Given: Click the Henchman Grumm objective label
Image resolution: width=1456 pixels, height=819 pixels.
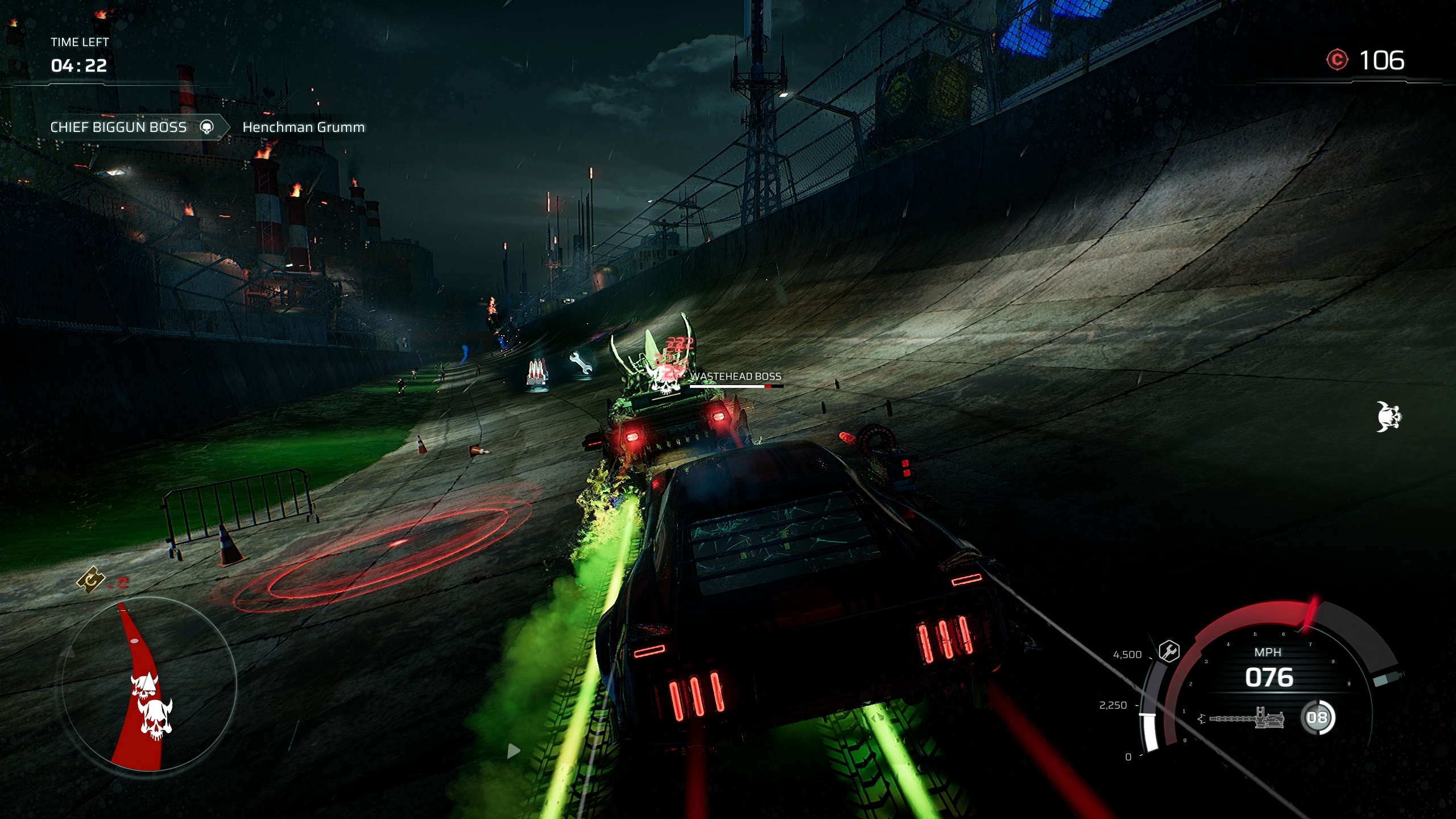Looking at the screenshot, I should [x=303, y=127].
